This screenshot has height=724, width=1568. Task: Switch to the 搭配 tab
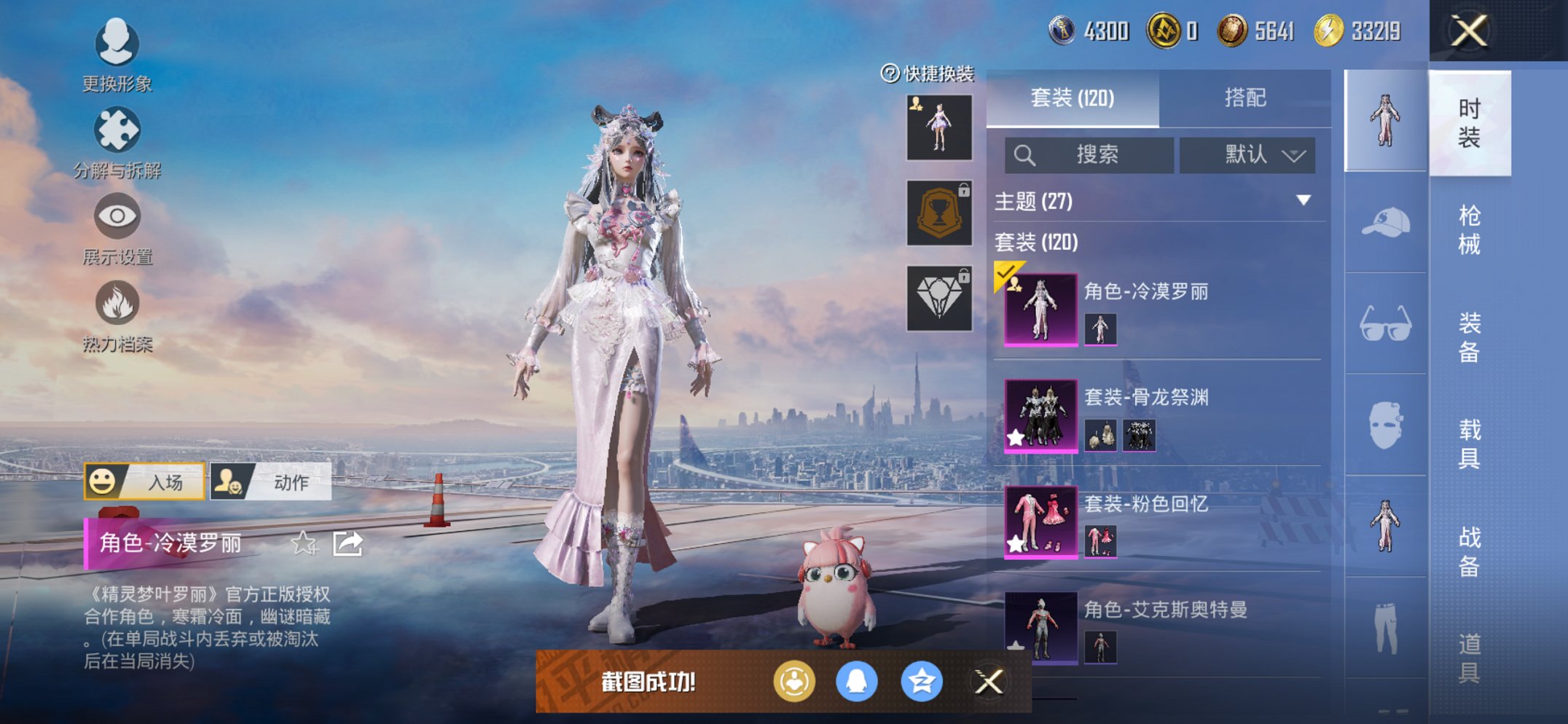pos(1244,98)
